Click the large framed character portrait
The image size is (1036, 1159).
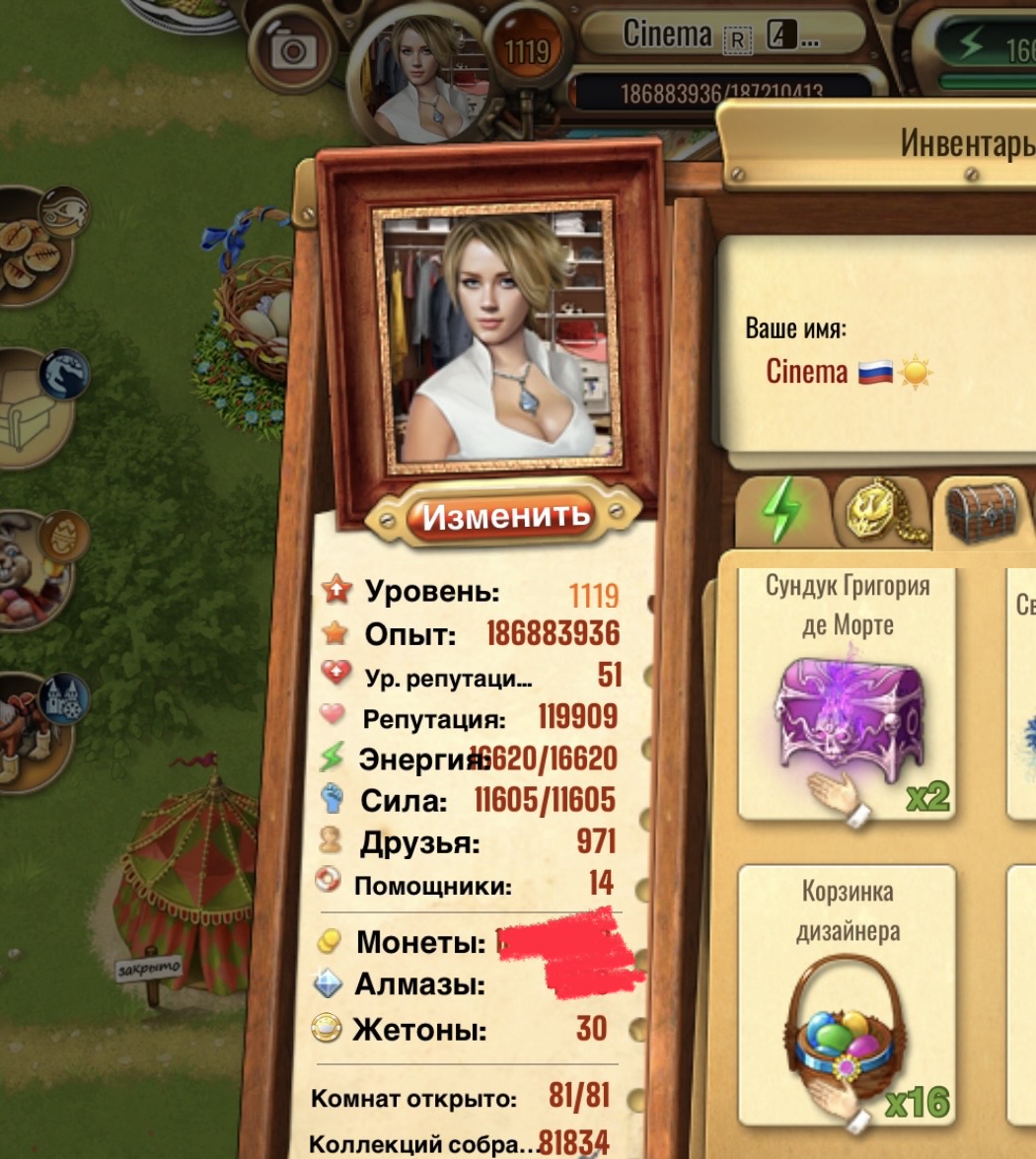point(497,335)
